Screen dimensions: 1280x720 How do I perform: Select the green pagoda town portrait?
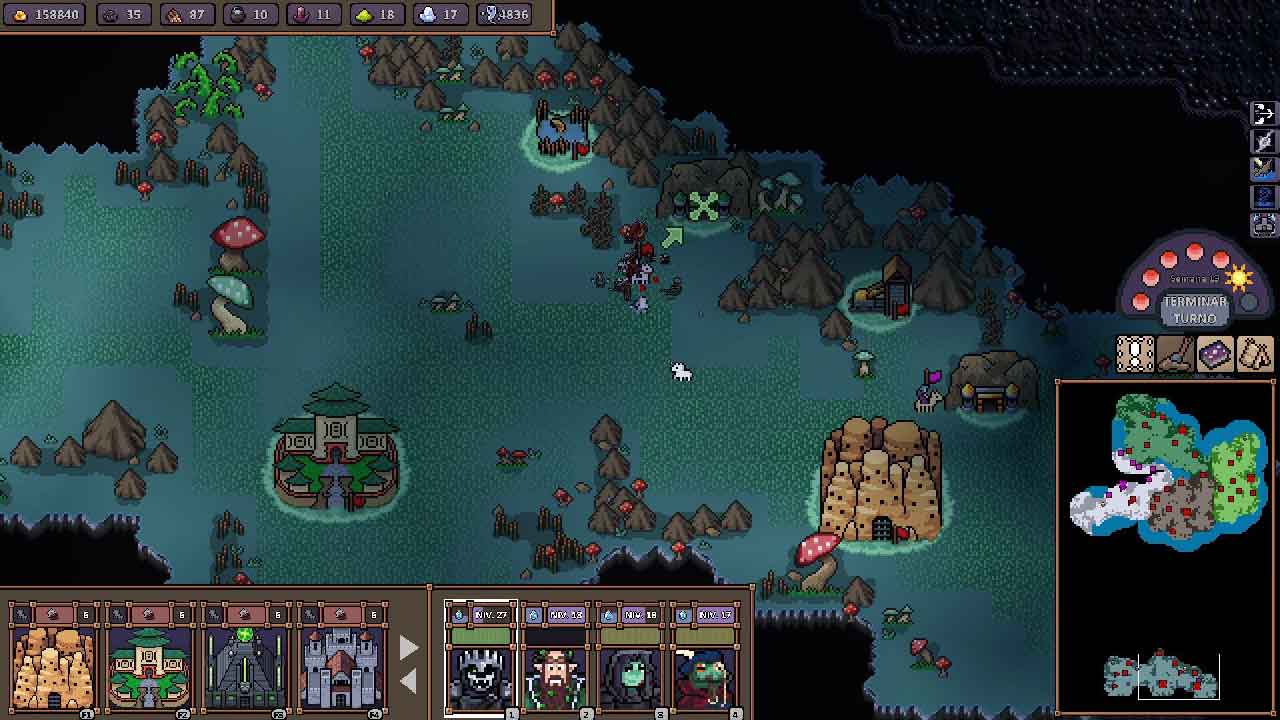(x=149, y=666)
